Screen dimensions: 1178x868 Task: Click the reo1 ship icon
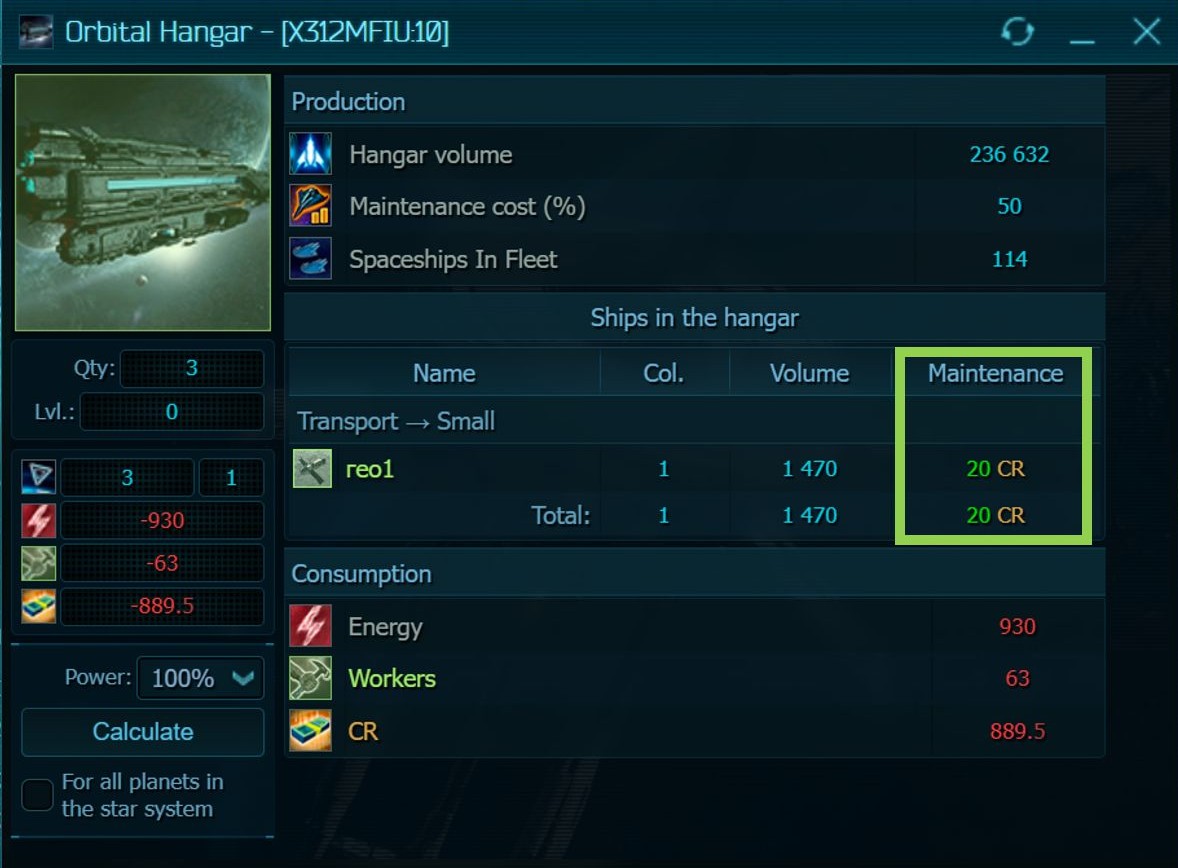312,468
